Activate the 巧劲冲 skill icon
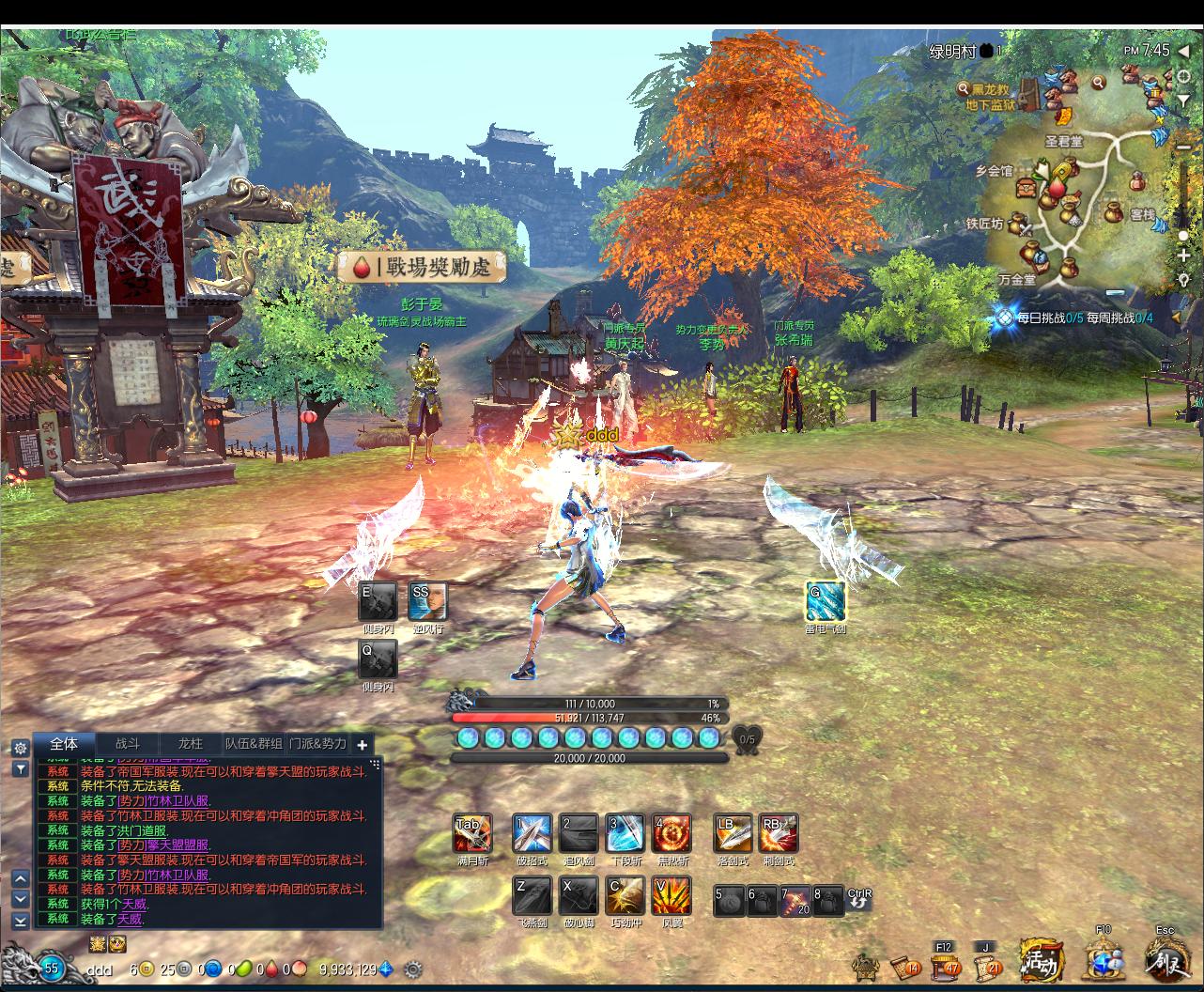Screen dimensions: 1204x992 pos(625,896)
